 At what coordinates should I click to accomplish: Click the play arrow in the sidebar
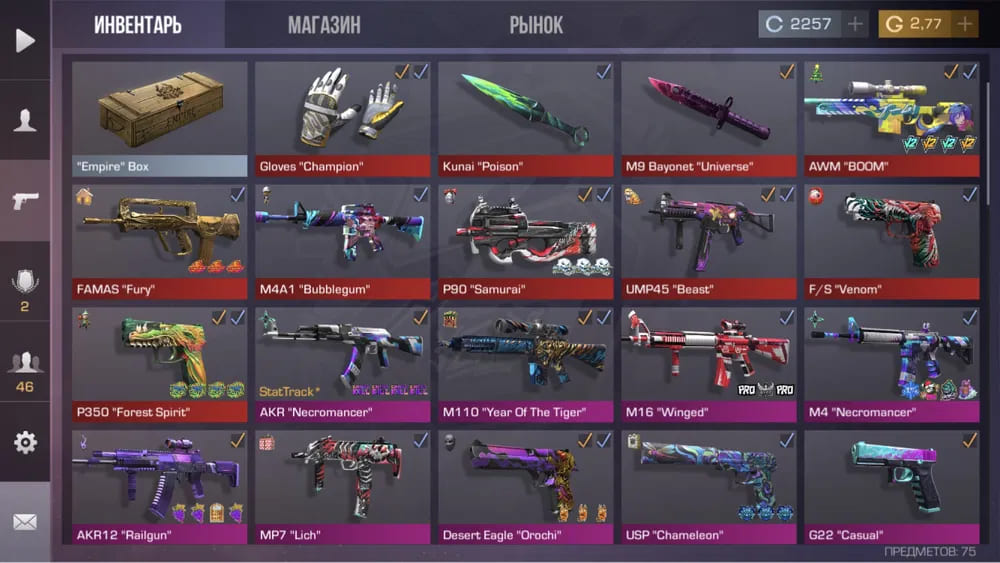coord(25,40)
